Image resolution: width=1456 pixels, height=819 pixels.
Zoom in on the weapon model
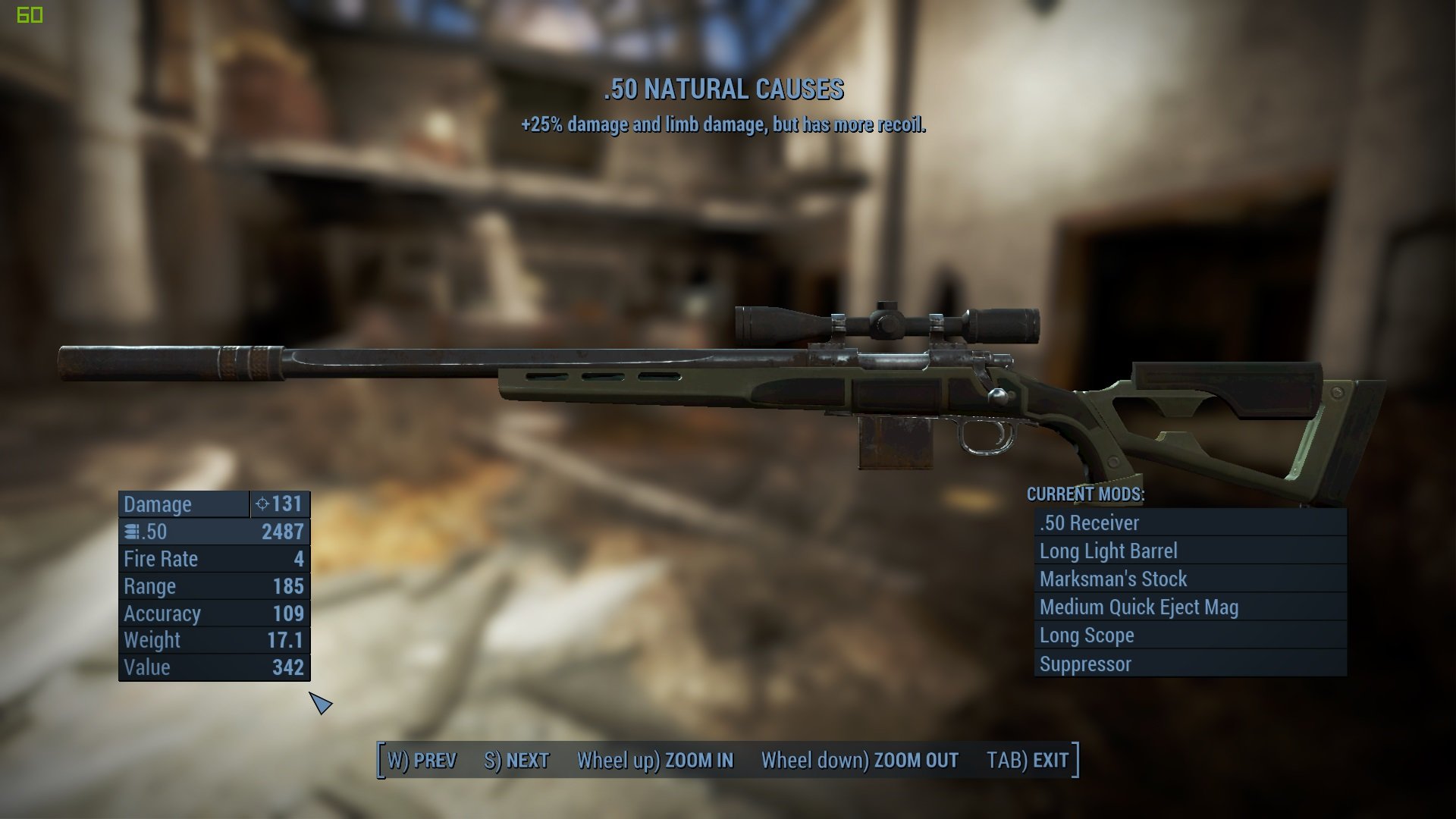point(655,760)
